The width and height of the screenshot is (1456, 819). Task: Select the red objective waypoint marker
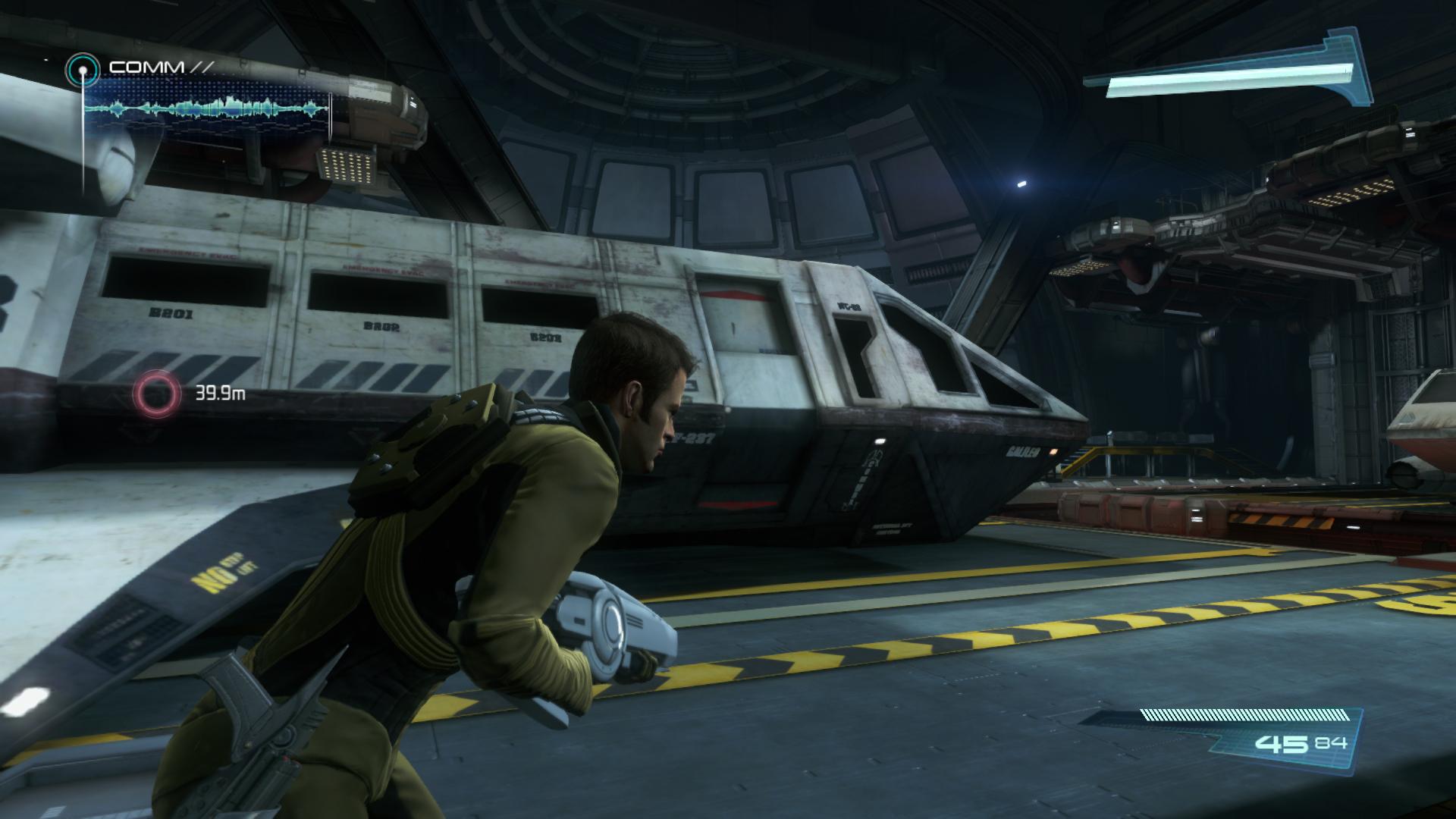point(155,393)
